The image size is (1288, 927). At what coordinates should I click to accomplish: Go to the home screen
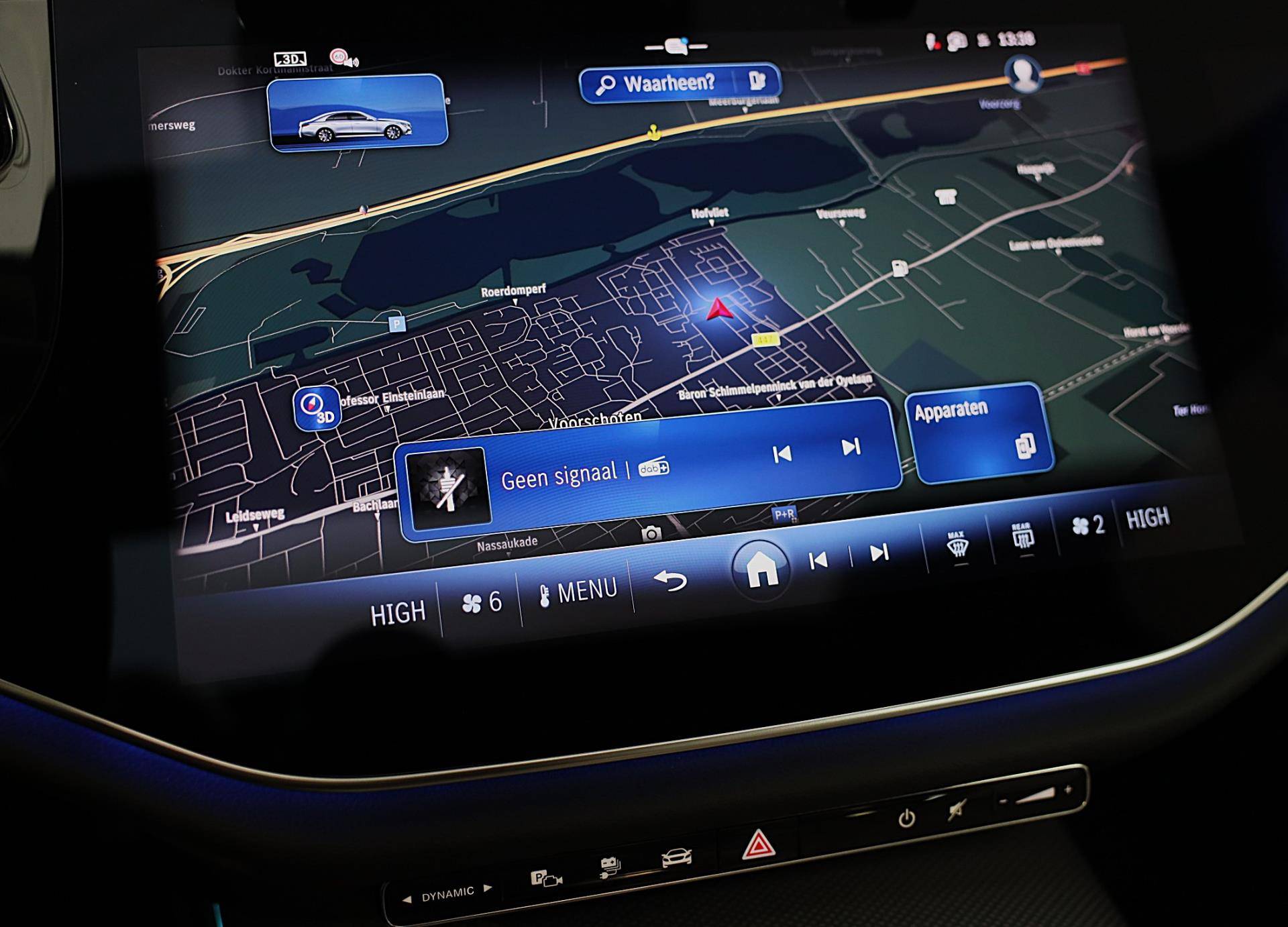click(x=761, y=569)
